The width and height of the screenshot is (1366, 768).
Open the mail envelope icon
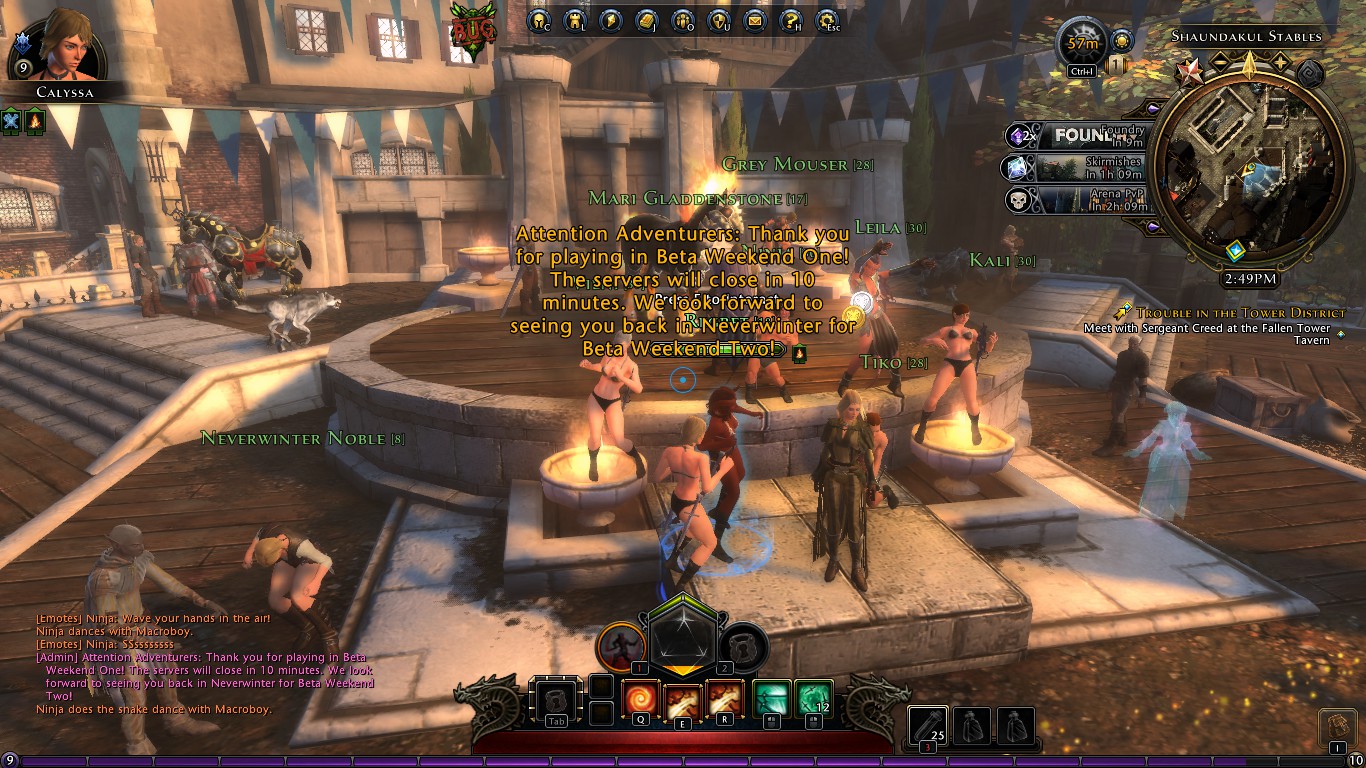[x=755, y=20]
